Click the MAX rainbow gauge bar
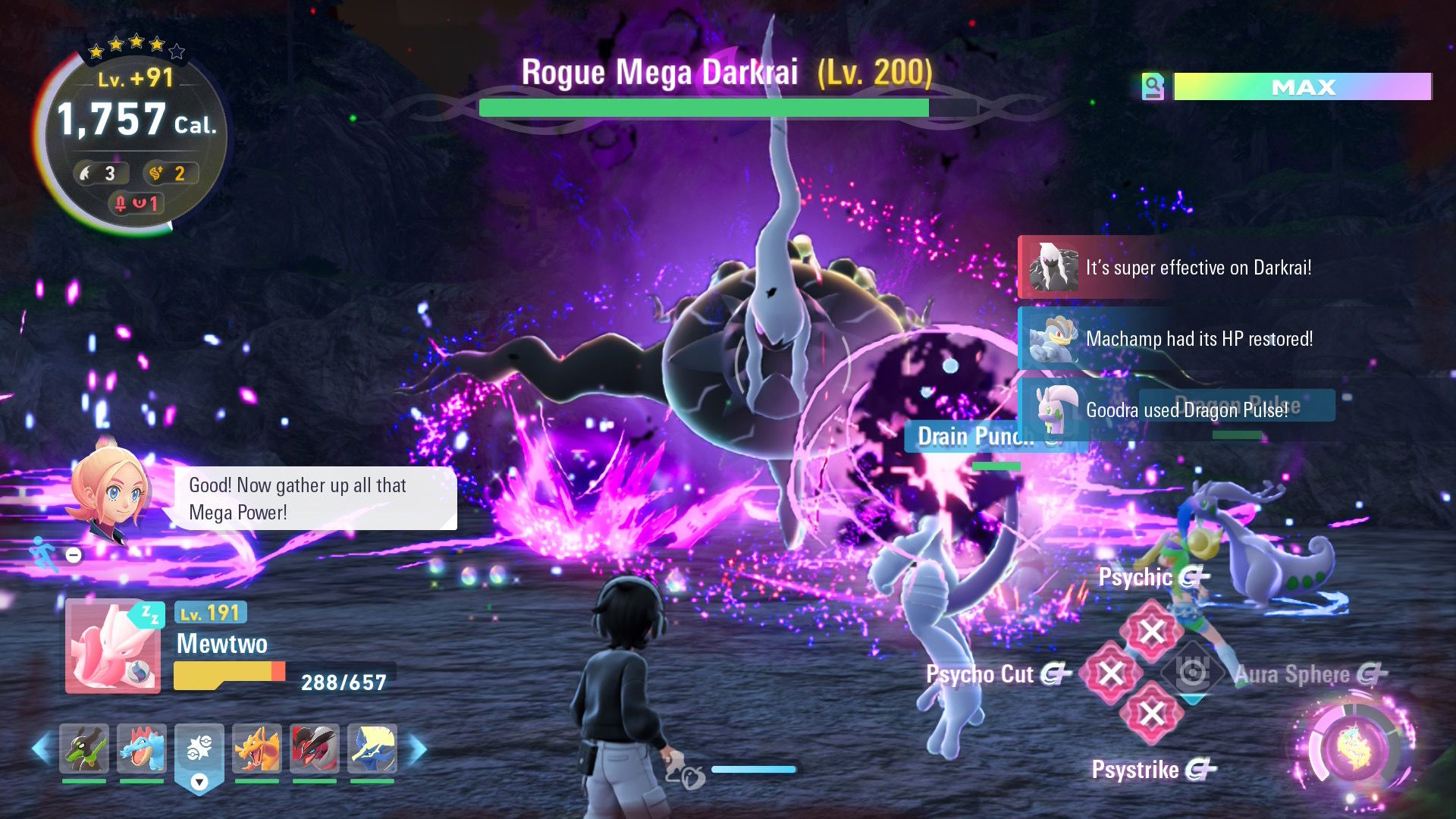1456x819 pixels. point(1302,87)
